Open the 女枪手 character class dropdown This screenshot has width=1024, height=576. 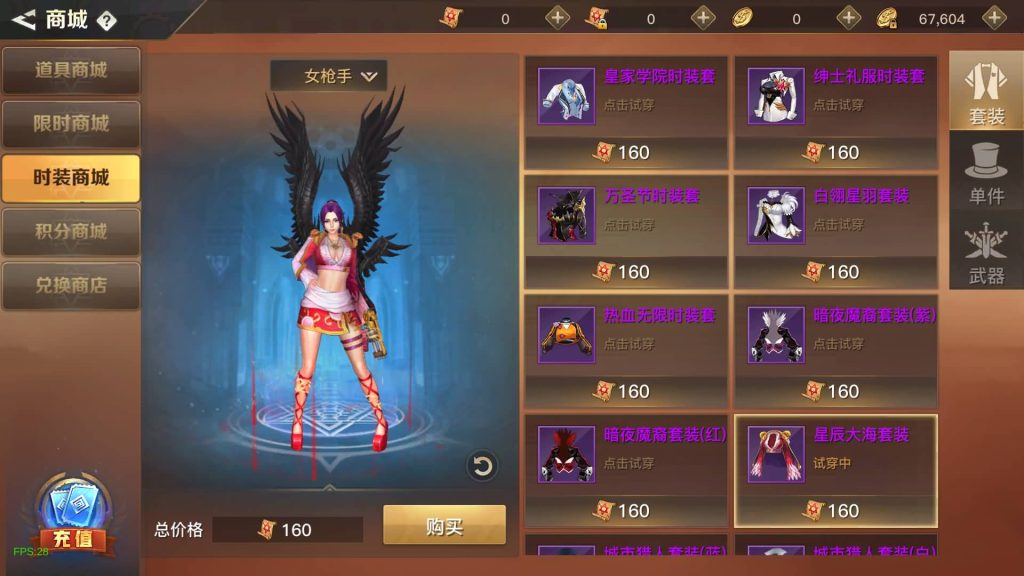[329, 76]
